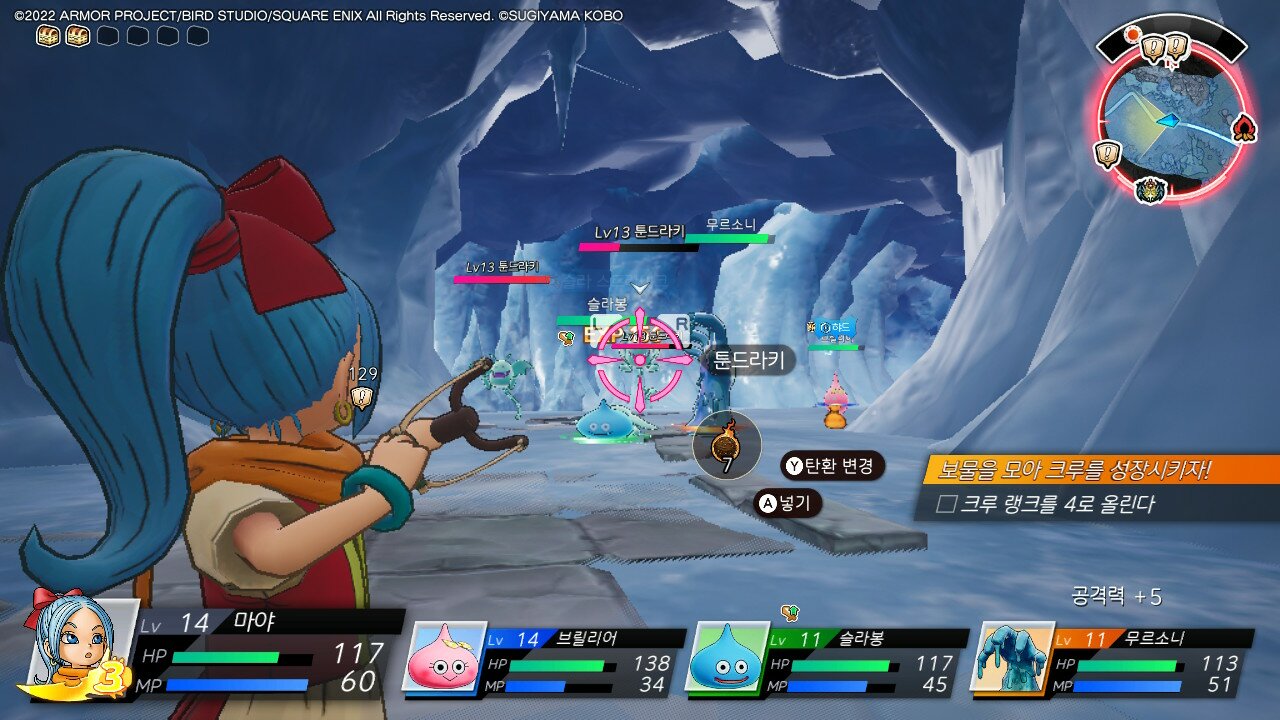Tick the crew rank 4 objective checkbox

(x=946, y=504)
